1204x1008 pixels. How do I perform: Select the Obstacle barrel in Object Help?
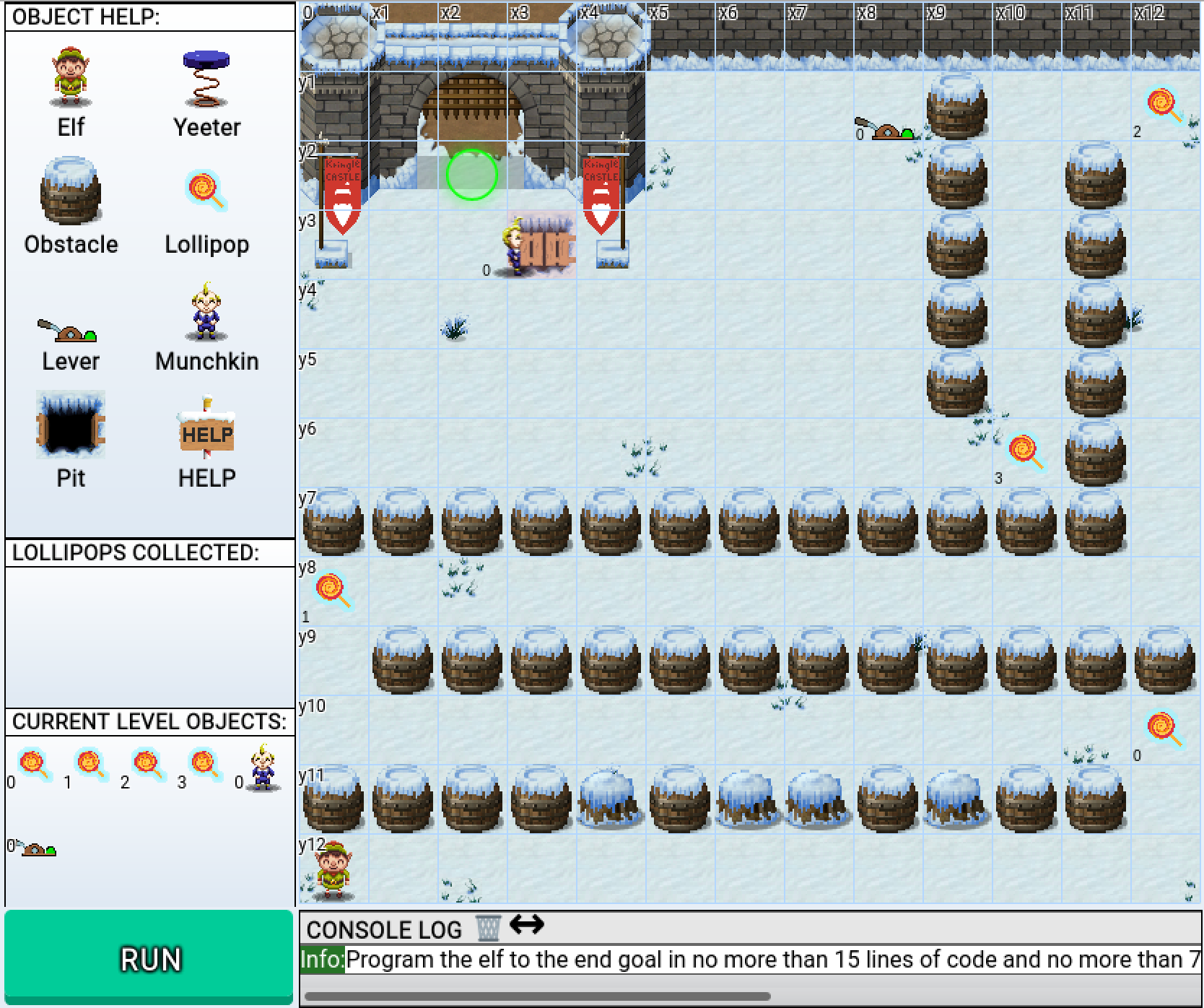tap(71, 192)
